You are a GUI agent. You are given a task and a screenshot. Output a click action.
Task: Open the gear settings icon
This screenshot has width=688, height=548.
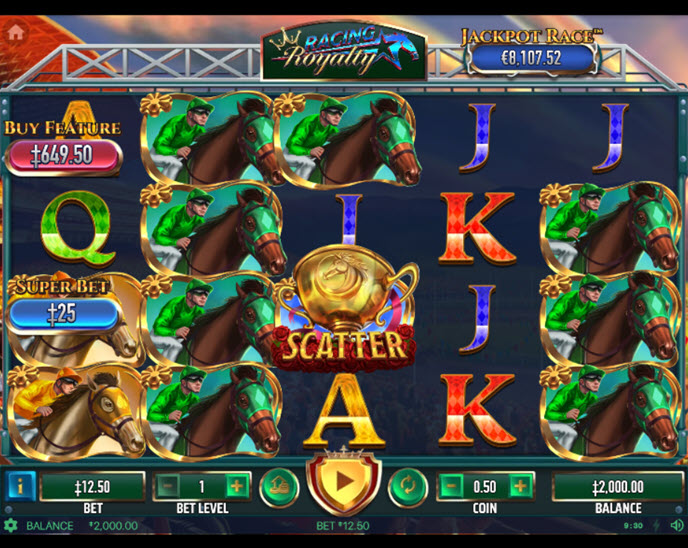point(11,525)
